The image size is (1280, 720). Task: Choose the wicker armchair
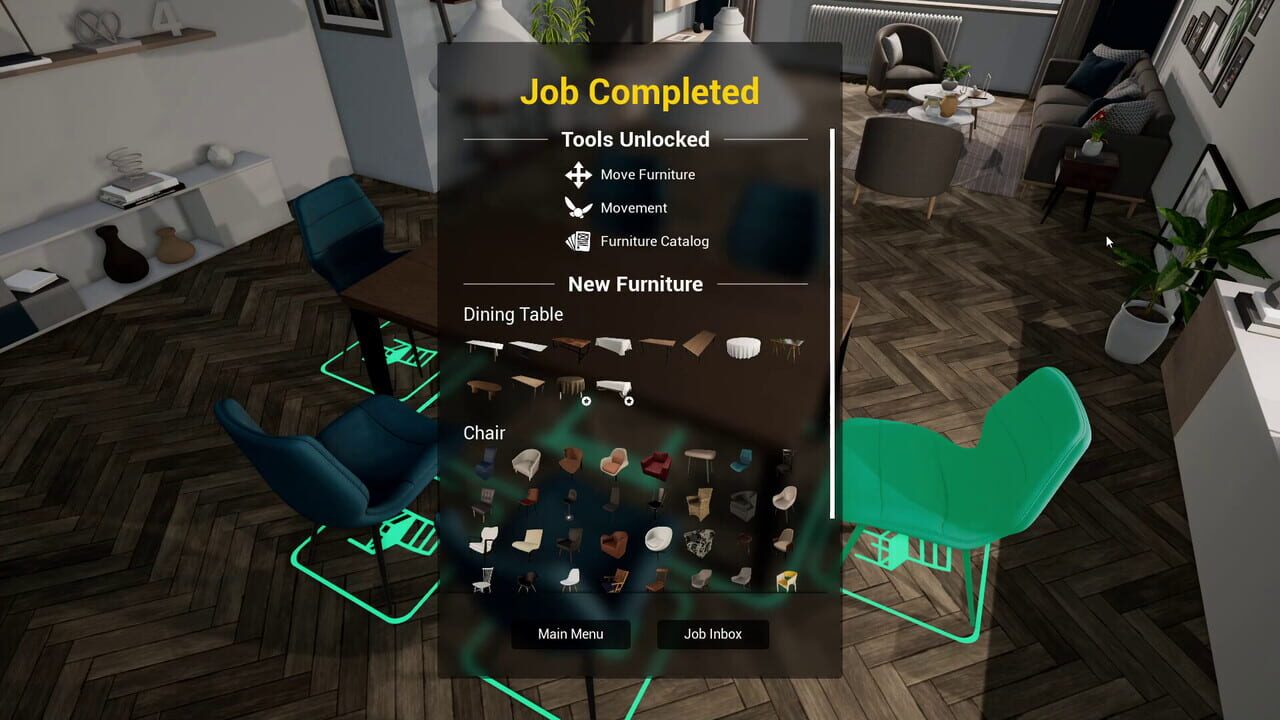pos(699,503)
